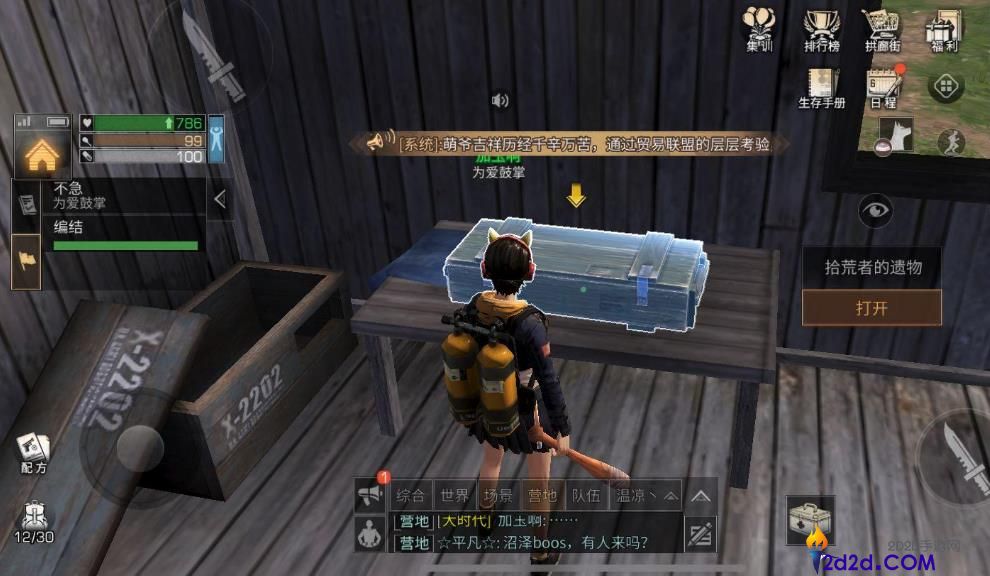Switch chat to the 队伍 channel
The width and height of the screenshot is (990, 576).
point(585,495)
